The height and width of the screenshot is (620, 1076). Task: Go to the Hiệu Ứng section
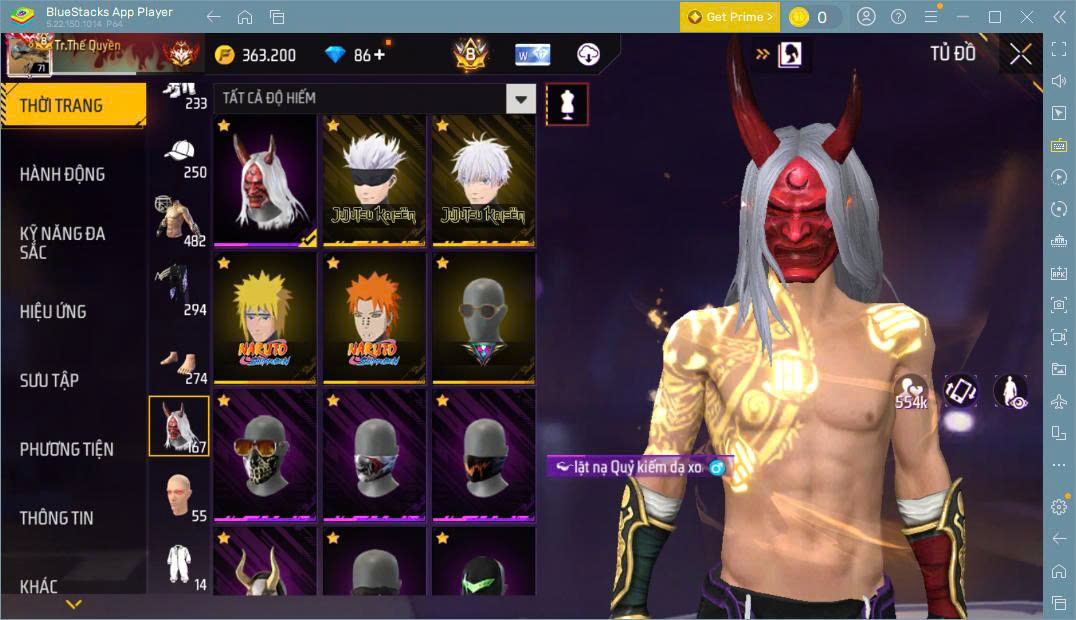tap(53, 311)
